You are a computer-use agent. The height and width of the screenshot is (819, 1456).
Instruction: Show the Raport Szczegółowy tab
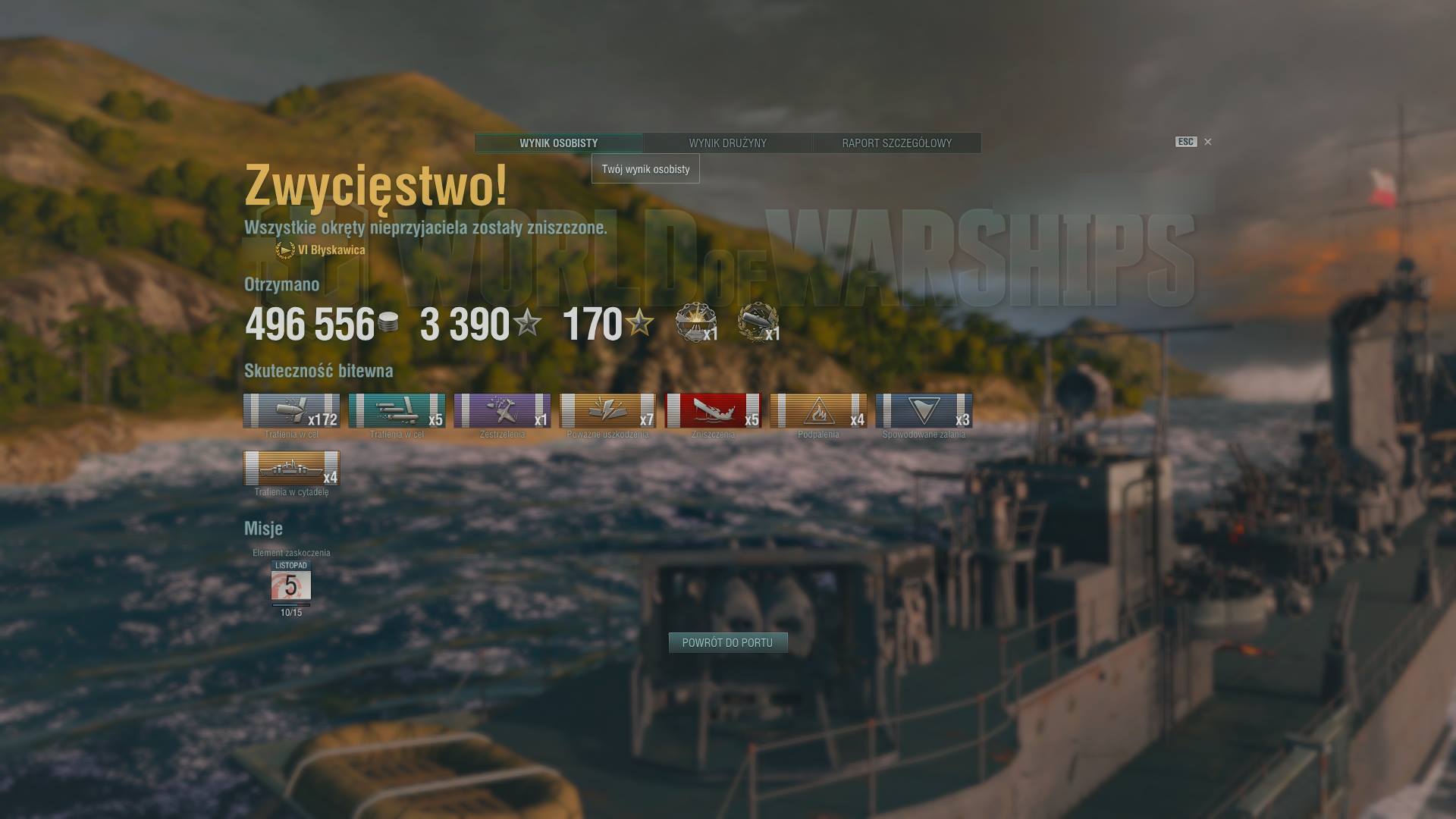pos(896,143)
